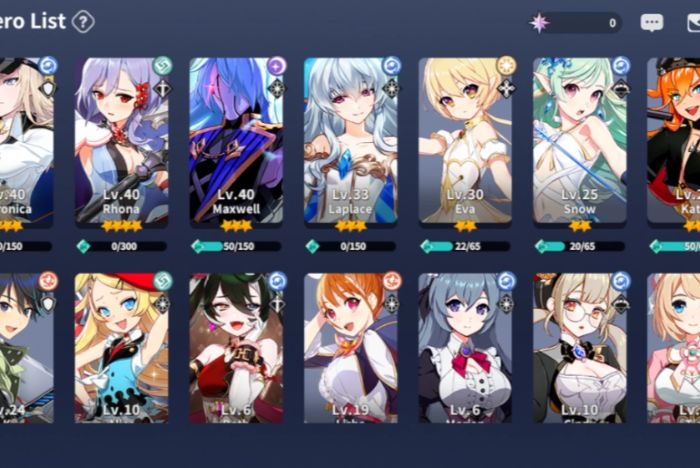Select hero Maxwell's card

(236, 140)
